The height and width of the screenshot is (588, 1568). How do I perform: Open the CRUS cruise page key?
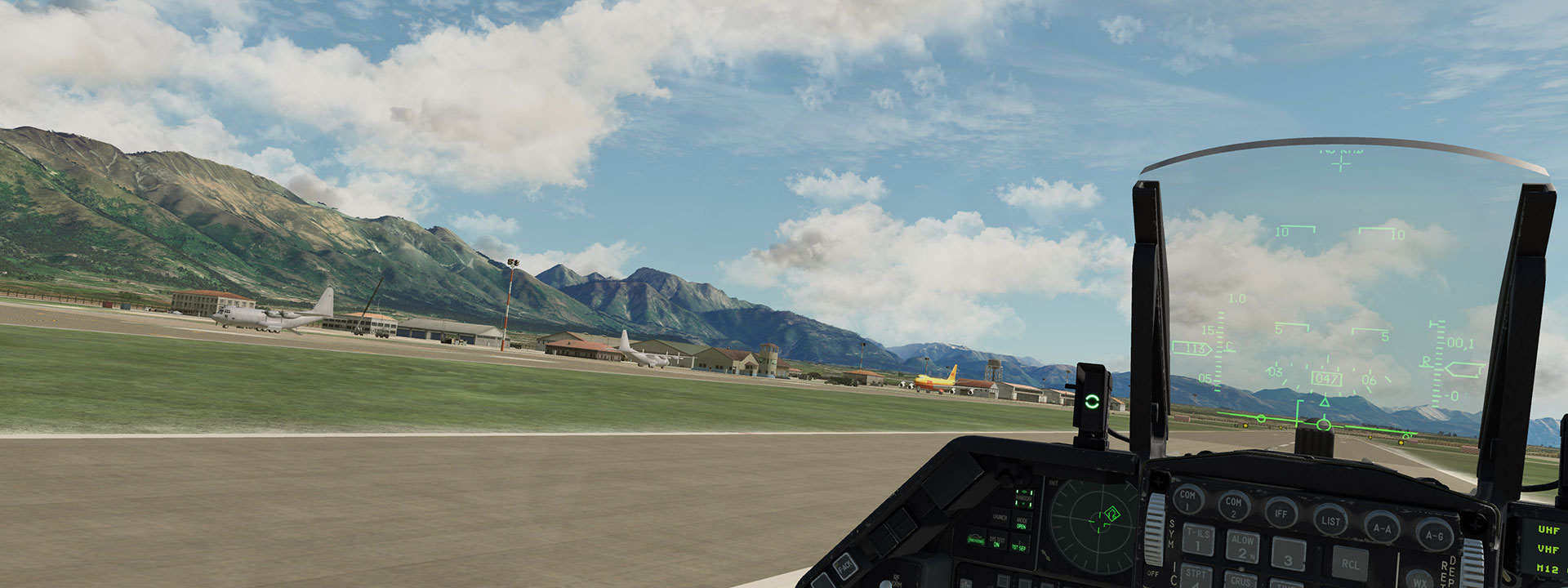(x=1241, y=580)
